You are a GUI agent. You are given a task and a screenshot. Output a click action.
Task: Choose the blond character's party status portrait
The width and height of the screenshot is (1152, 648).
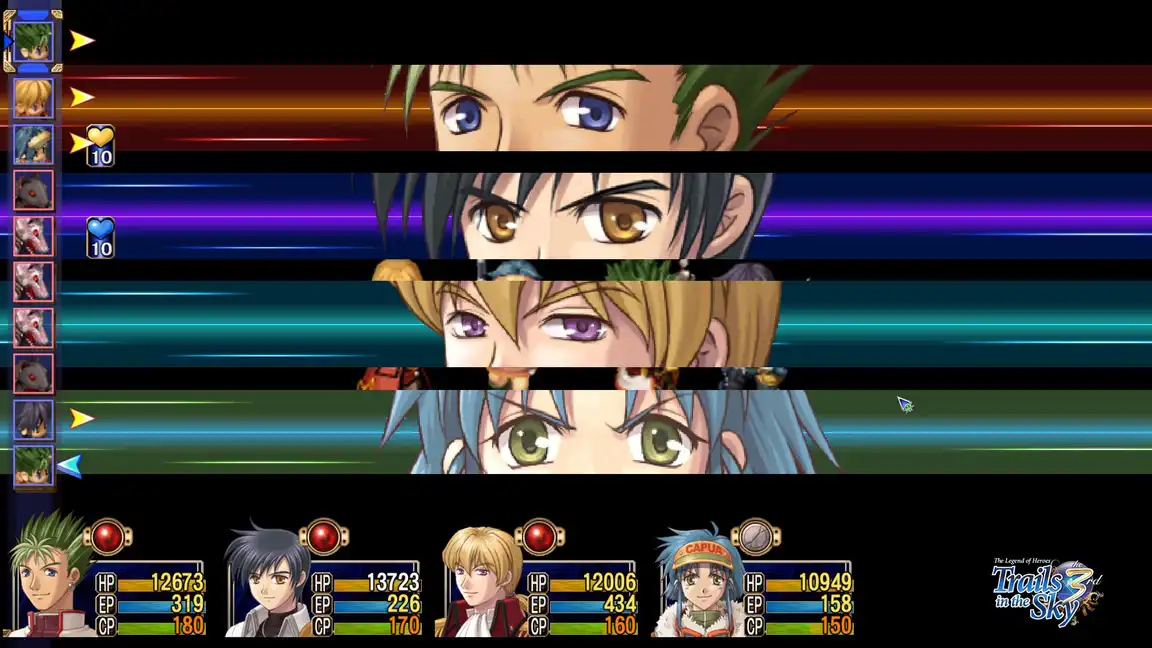(482, 582)
